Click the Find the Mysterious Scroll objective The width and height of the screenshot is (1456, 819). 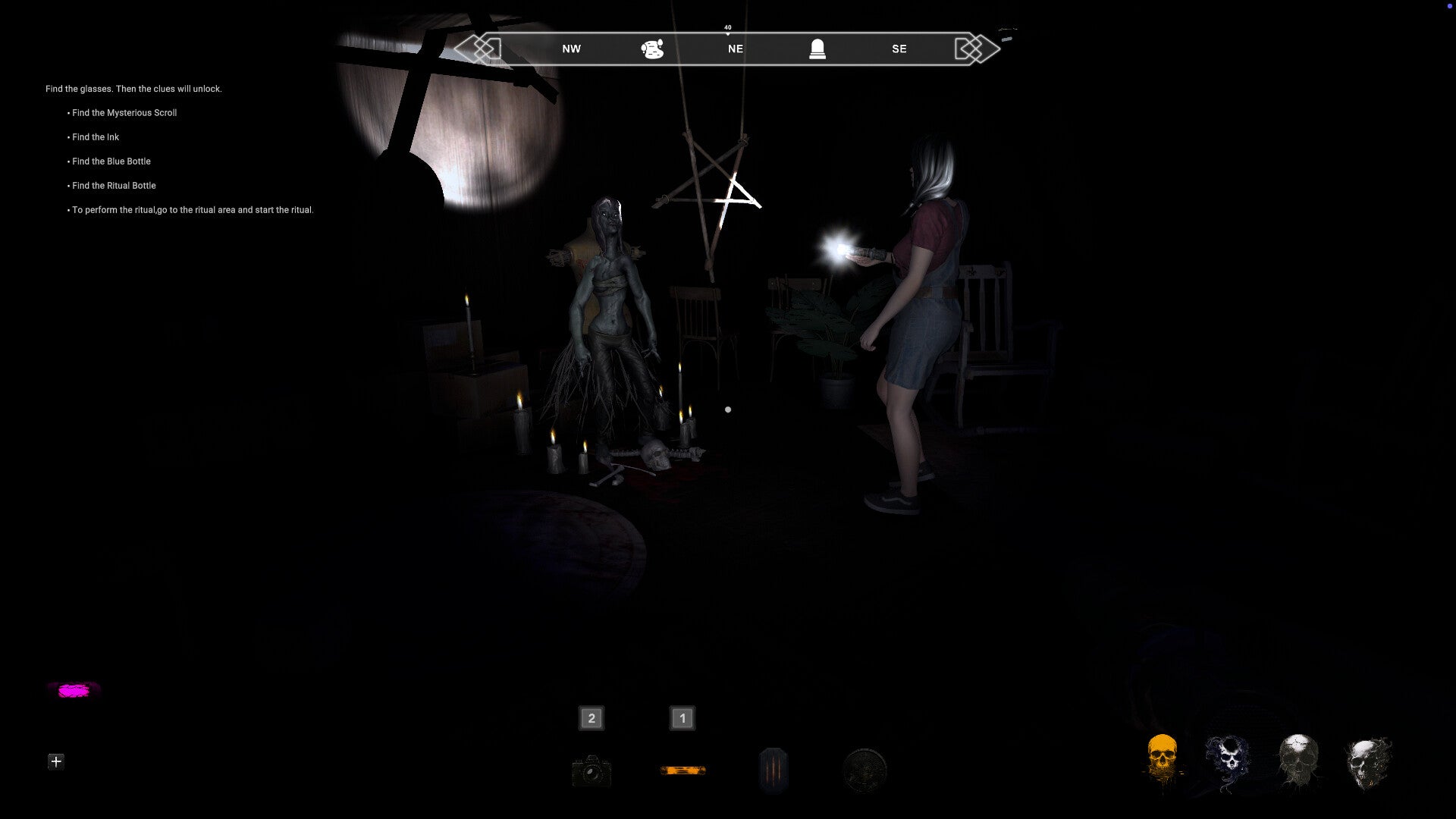(124, 113)
